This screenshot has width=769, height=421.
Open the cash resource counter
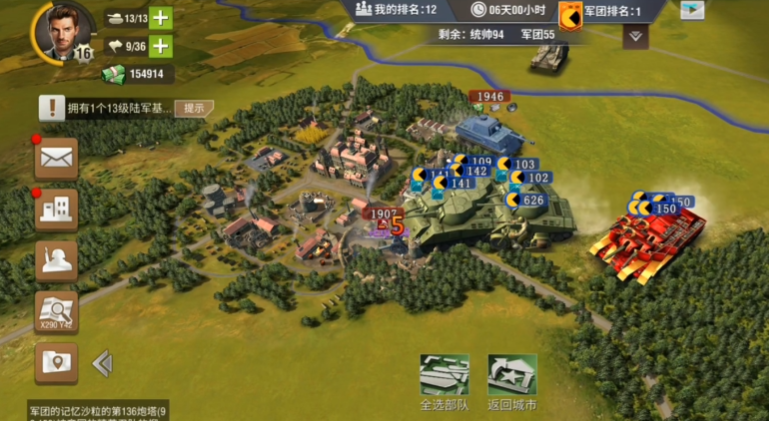point(135,74)
